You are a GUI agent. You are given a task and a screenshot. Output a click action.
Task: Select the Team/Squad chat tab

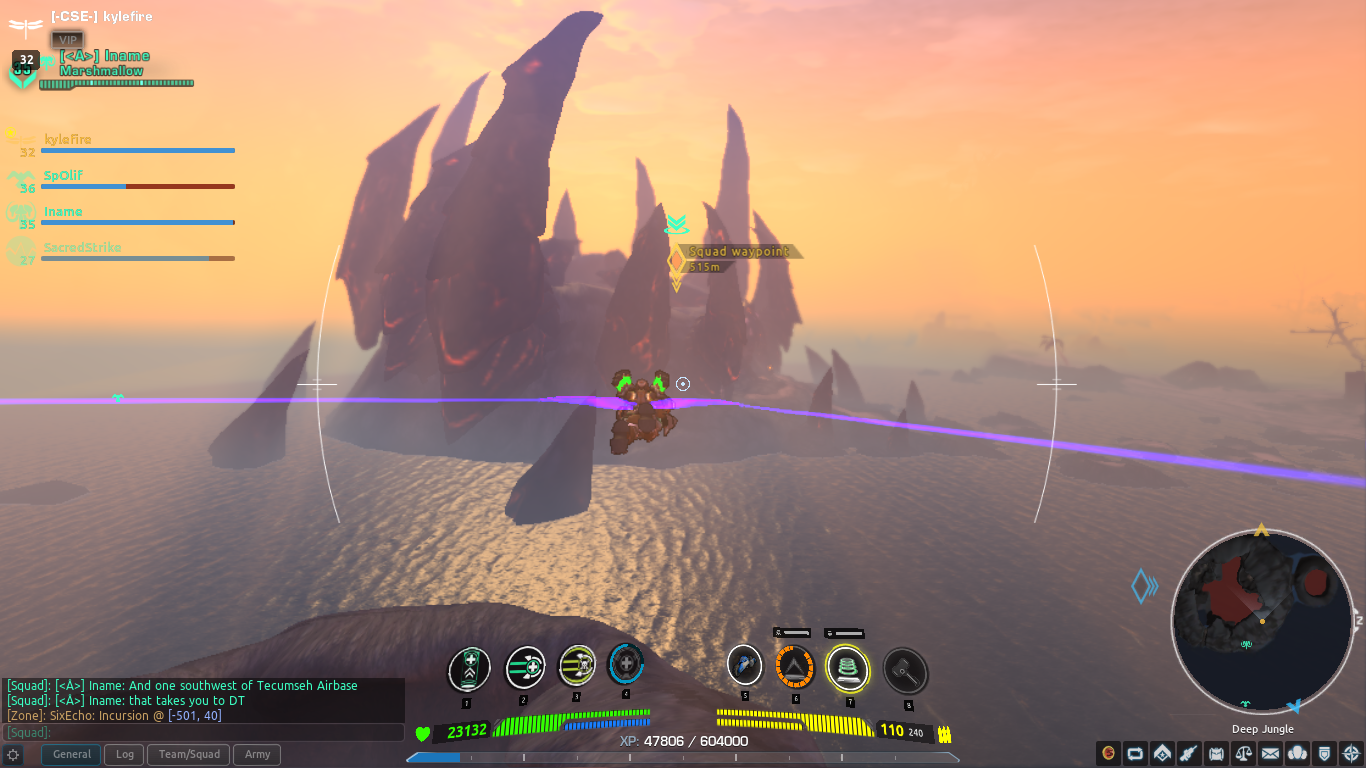(188, 754)
